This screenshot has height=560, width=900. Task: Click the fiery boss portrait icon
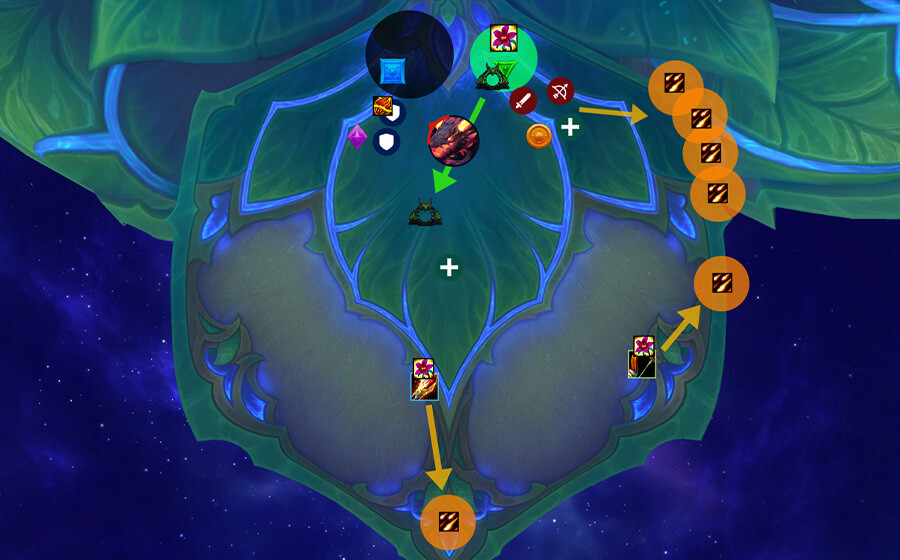point(453,139)
